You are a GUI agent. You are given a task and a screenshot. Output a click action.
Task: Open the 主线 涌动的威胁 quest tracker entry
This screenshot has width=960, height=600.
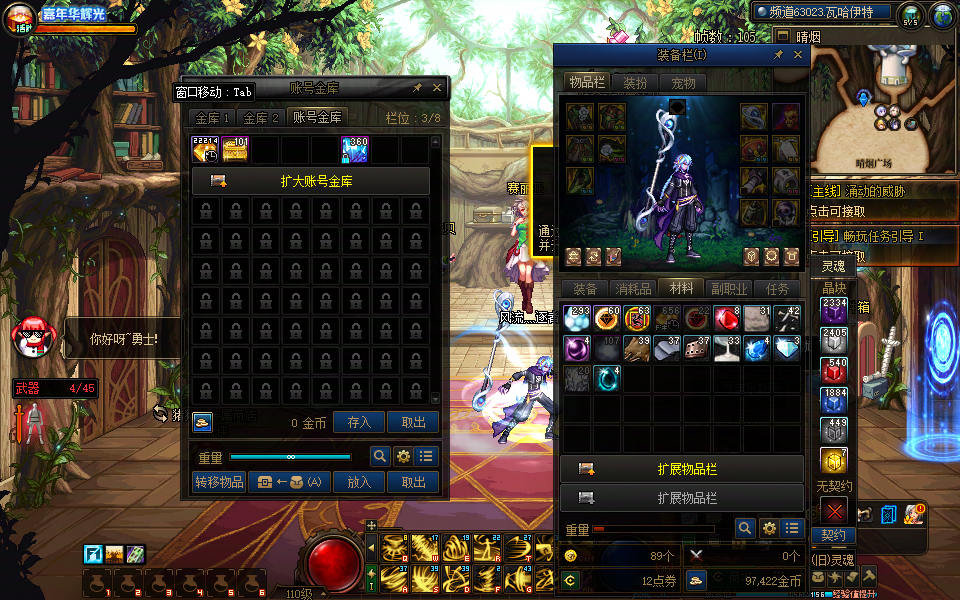[880, 191]
